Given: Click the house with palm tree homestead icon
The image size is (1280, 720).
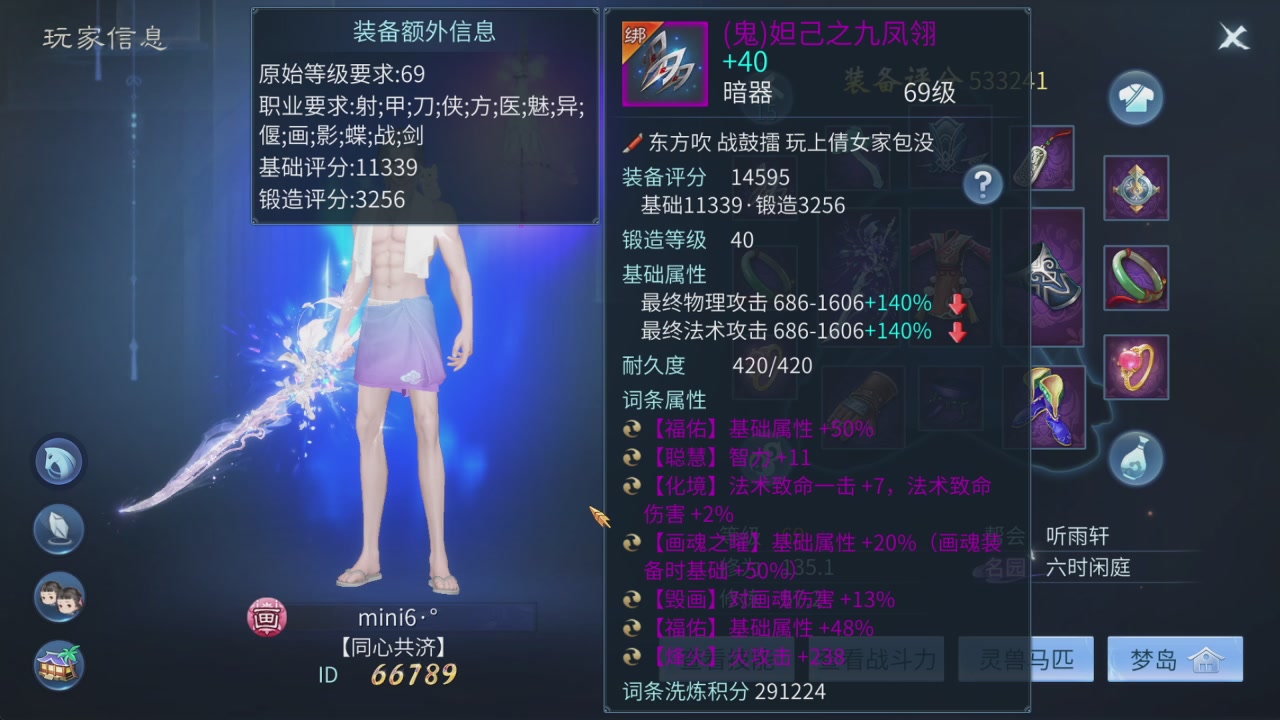Looking at the screenshot, I should click(x=58, y=665).
